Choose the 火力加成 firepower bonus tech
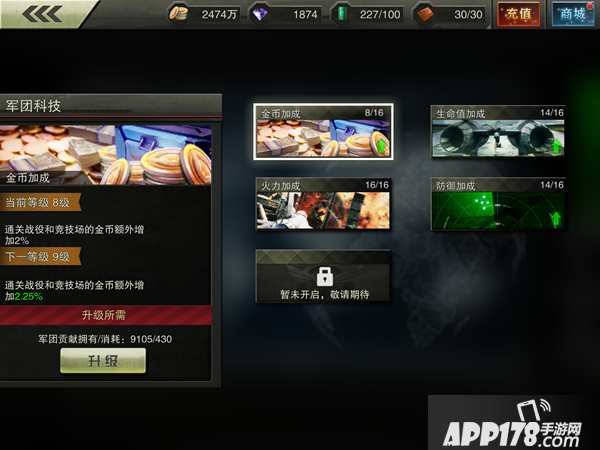Viewport: 600px width, 450px height. click(323, 204)
